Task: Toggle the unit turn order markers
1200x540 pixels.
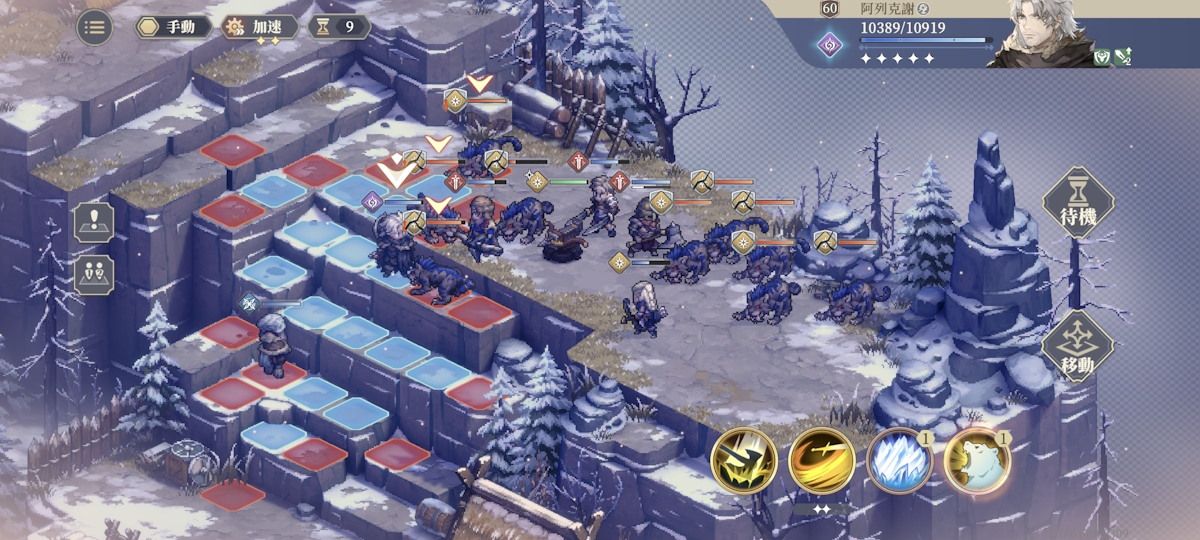Action: (x=94, y=273)
